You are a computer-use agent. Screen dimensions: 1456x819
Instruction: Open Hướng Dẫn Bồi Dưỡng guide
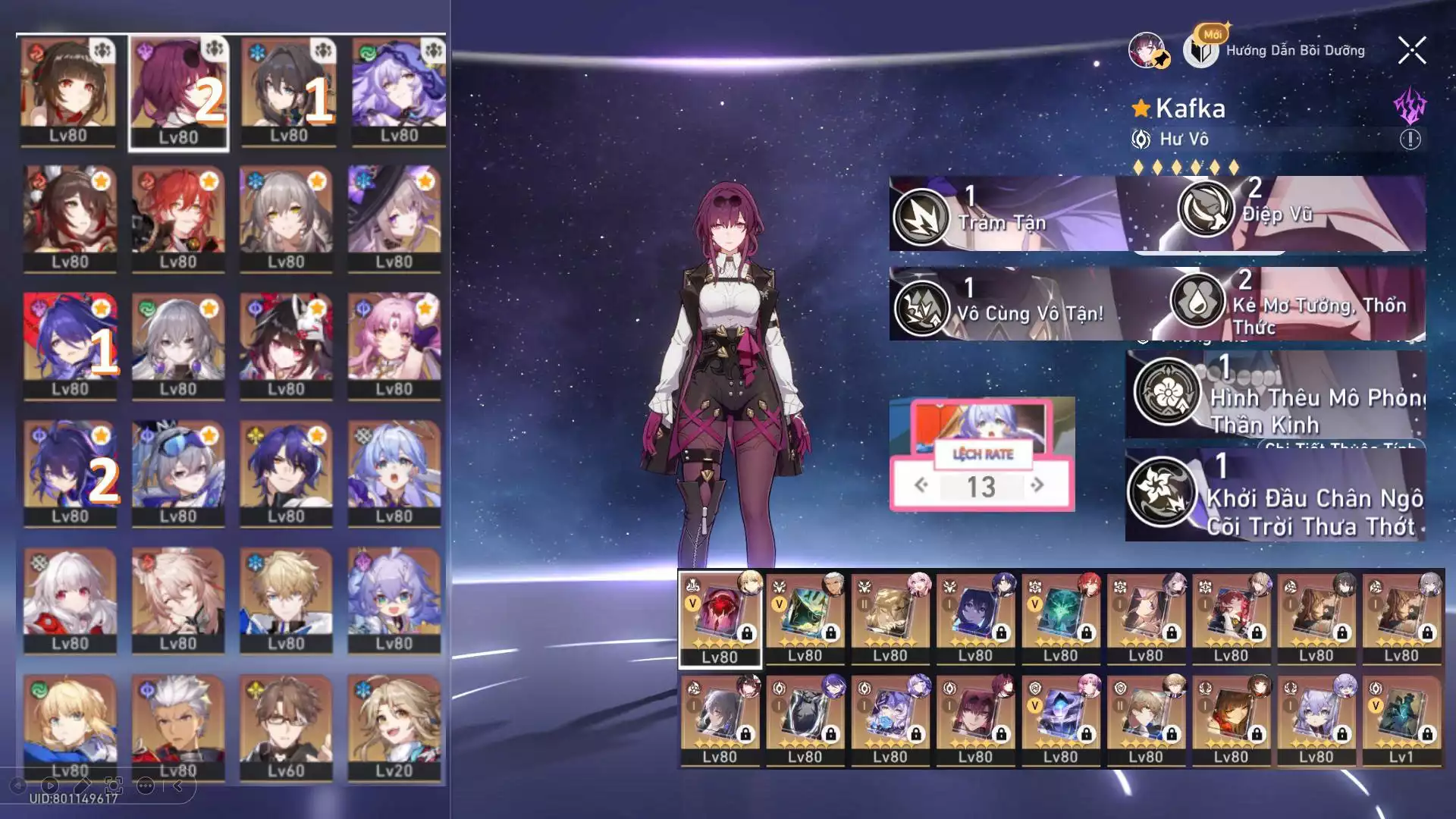pyautogui.click(x=1294, y=51)
